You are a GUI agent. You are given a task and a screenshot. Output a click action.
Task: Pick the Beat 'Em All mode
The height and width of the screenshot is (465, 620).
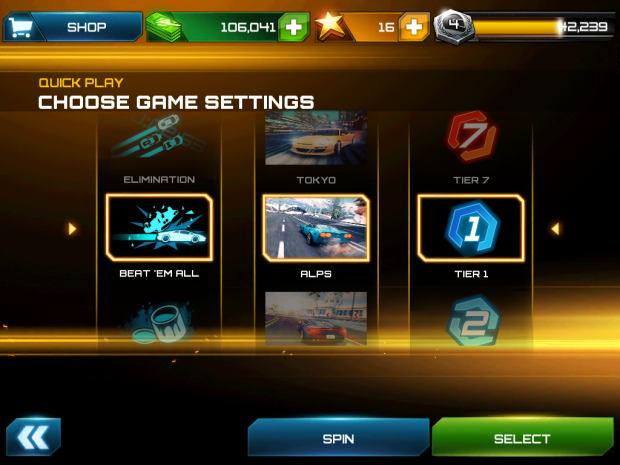click(159, 229)
